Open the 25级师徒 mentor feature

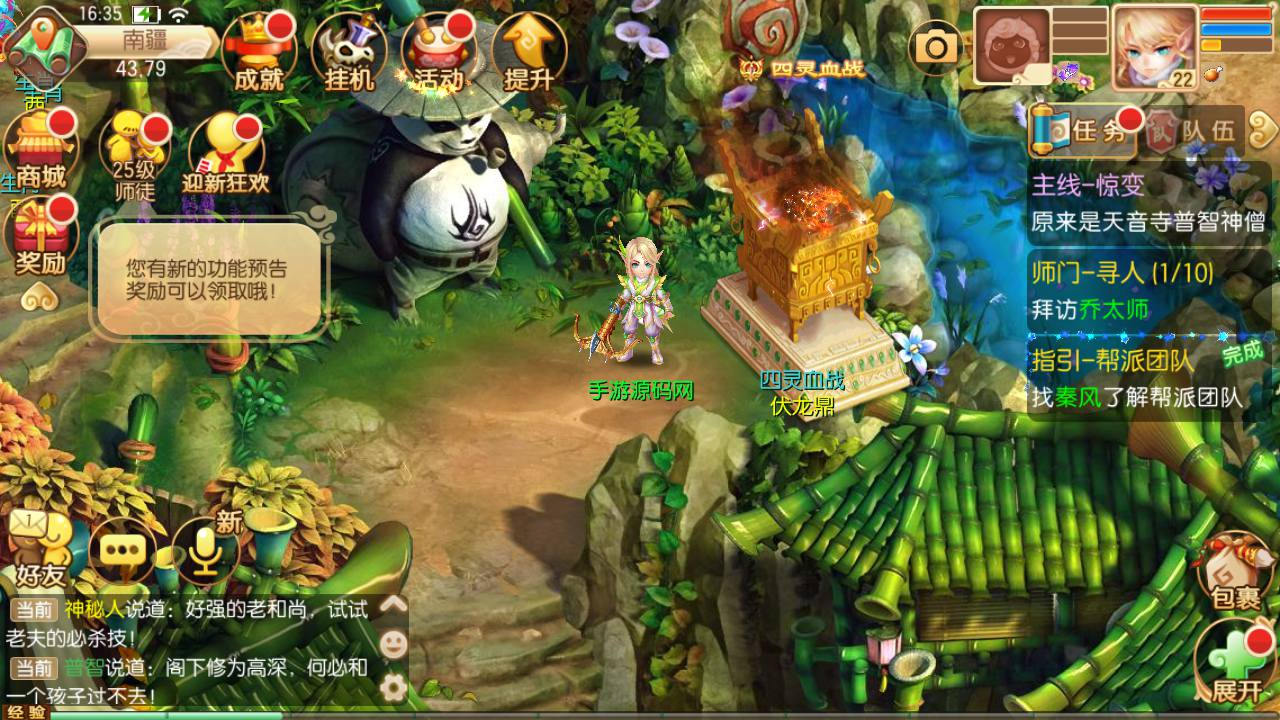[x=134, y=152]
